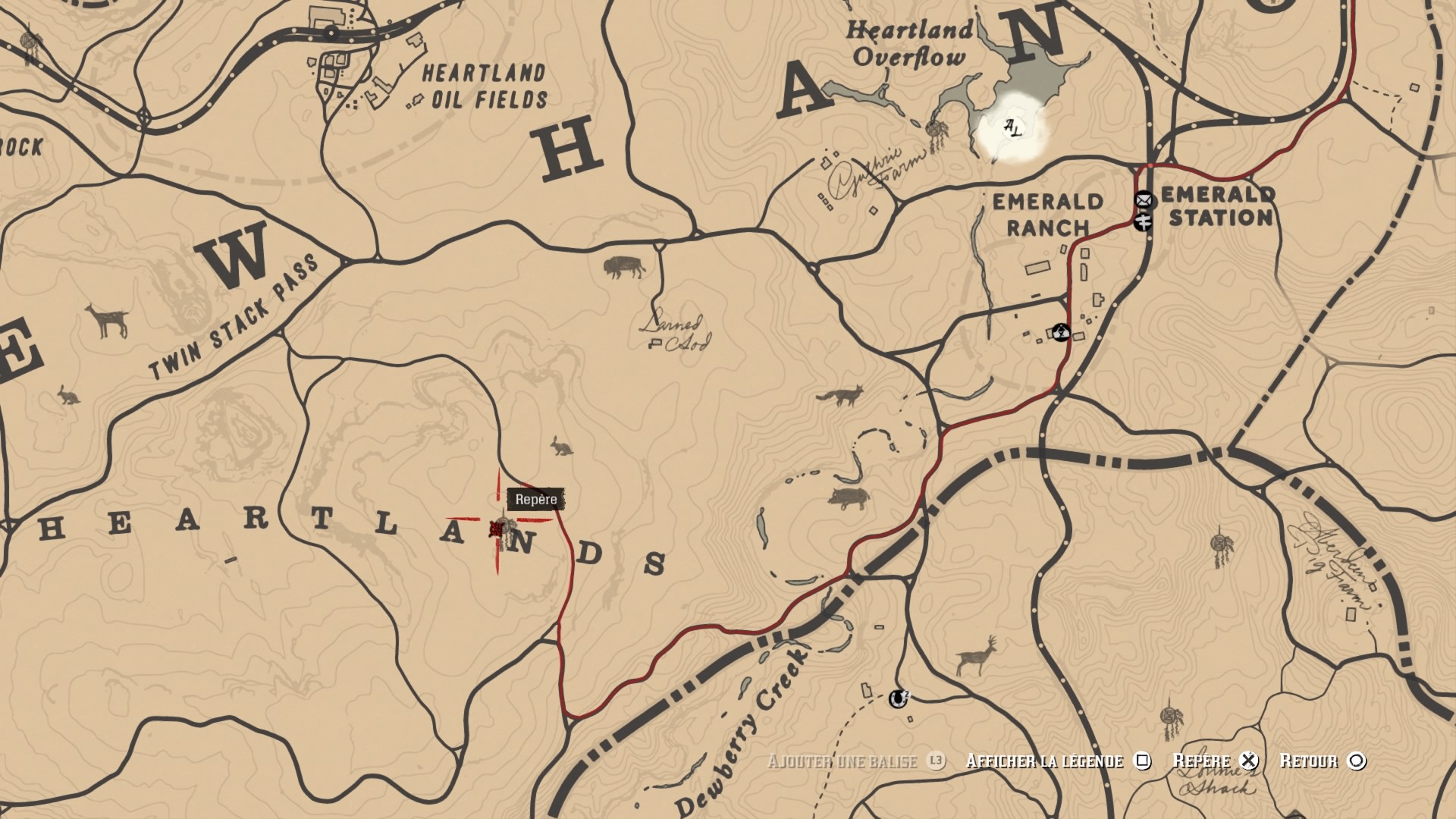Select the post office envelope marker
This screenshot has width=1456, height=819.
1144,200
